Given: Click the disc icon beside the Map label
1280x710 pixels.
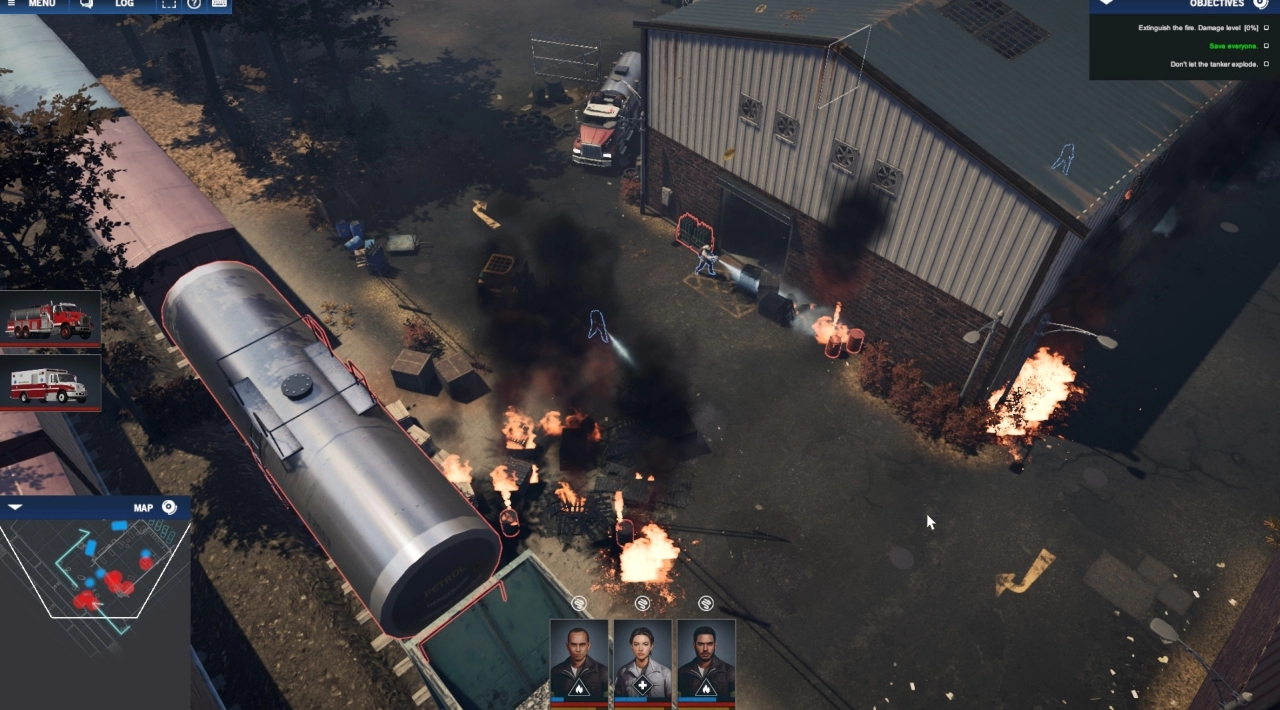Looking at the screenshot, I should point(169,507).
